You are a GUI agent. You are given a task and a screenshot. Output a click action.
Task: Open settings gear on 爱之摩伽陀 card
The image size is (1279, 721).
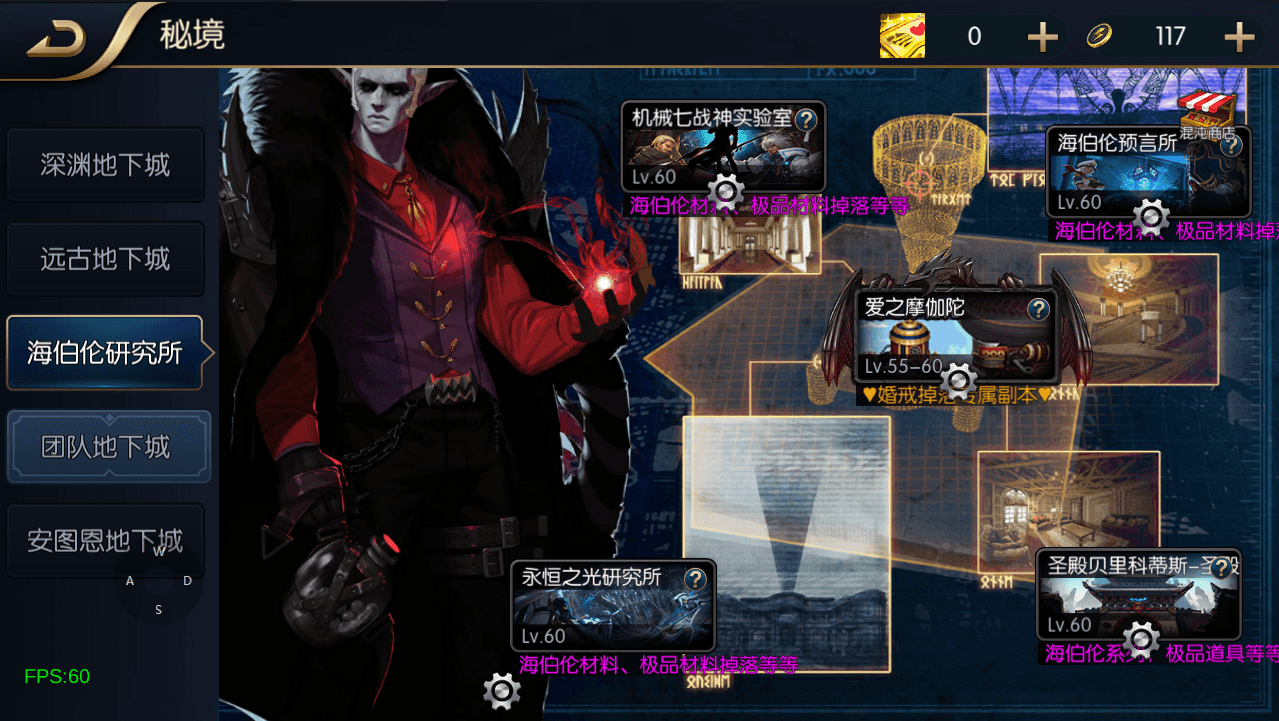pos(959,379)
